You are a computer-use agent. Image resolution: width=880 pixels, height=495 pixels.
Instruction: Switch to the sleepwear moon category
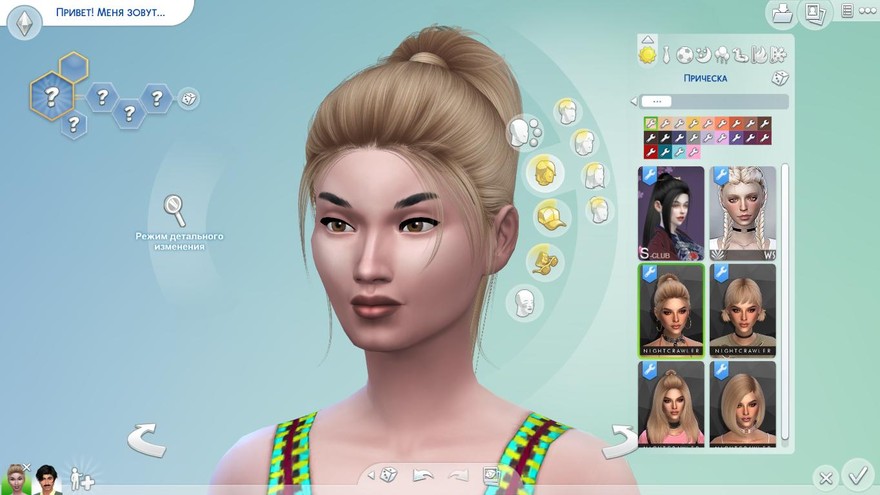703,54
